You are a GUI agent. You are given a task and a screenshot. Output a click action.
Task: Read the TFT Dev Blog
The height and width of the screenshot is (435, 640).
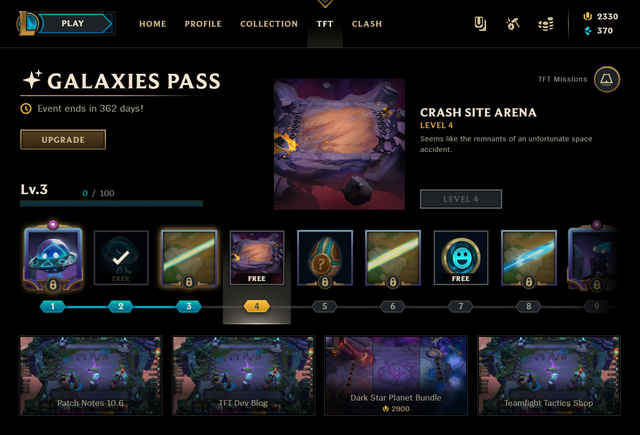pyautogui.click(x=245, y=375)
